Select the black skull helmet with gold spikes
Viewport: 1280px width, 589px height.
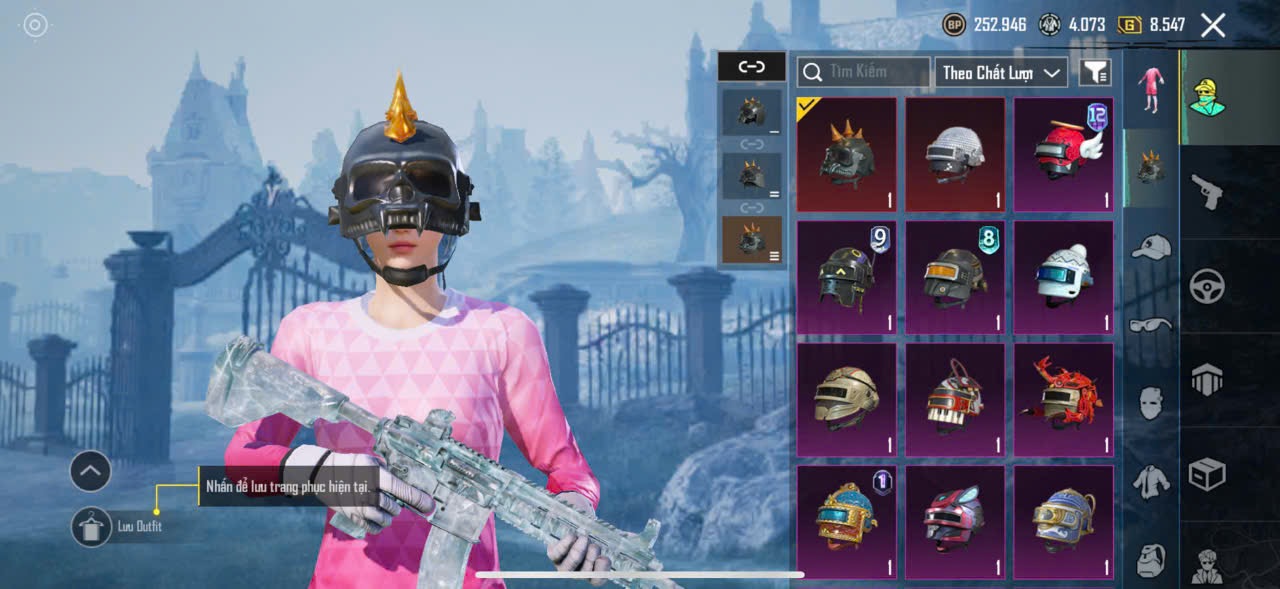(847, 154)
